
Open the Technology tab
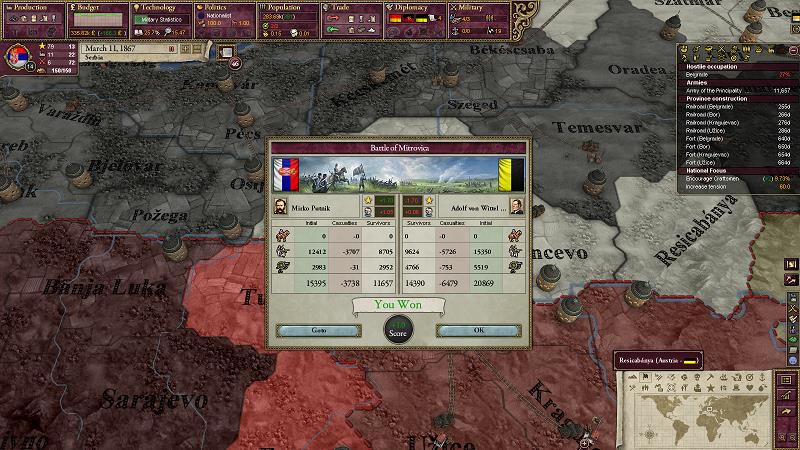pyautogui.click(x=157, y=7)
